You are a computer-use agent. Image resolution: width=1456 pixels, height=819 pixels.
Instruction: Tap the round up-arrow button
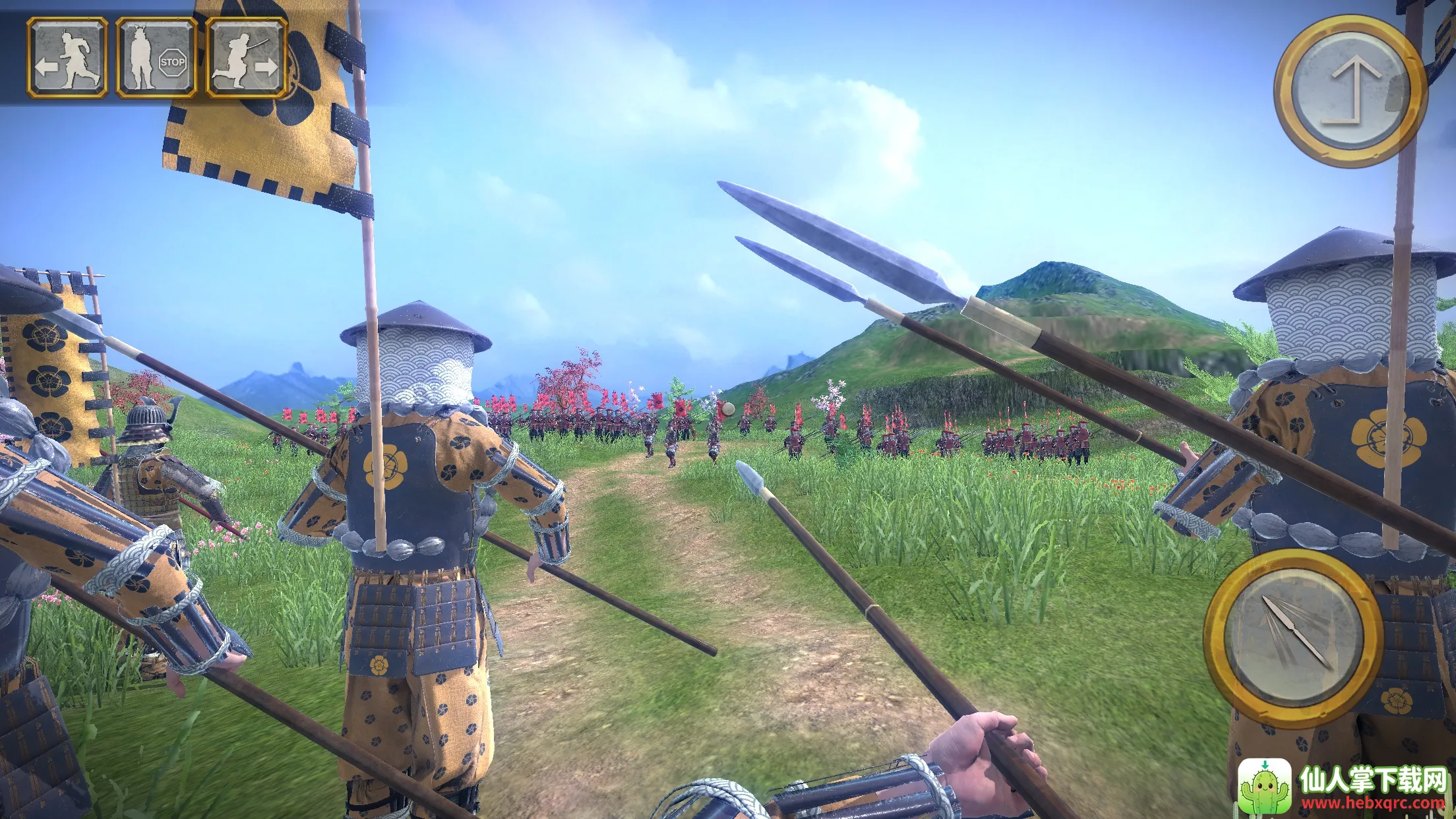click(1350, 91)
